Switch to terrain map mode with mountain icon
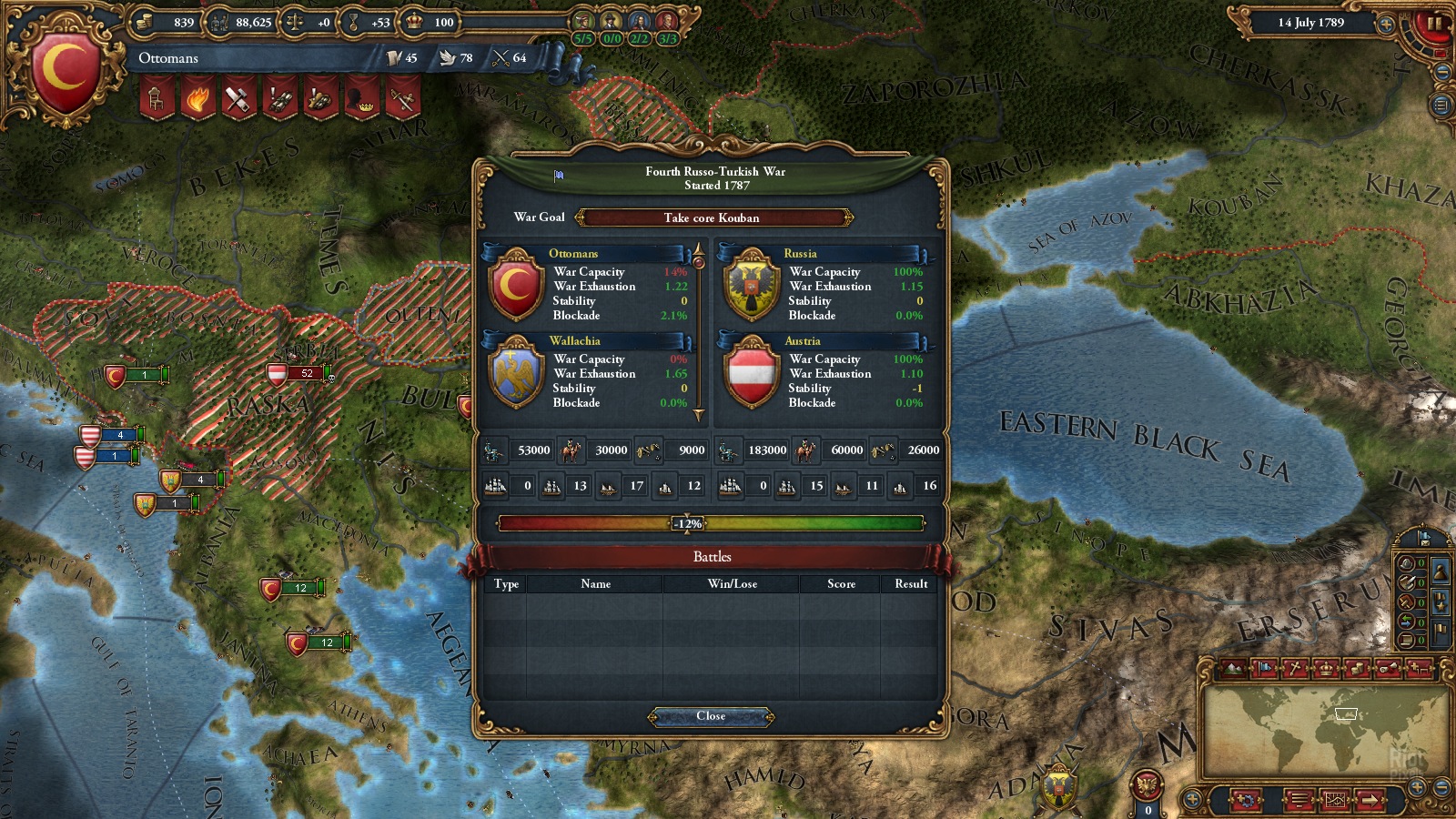 coord(1234,669)
